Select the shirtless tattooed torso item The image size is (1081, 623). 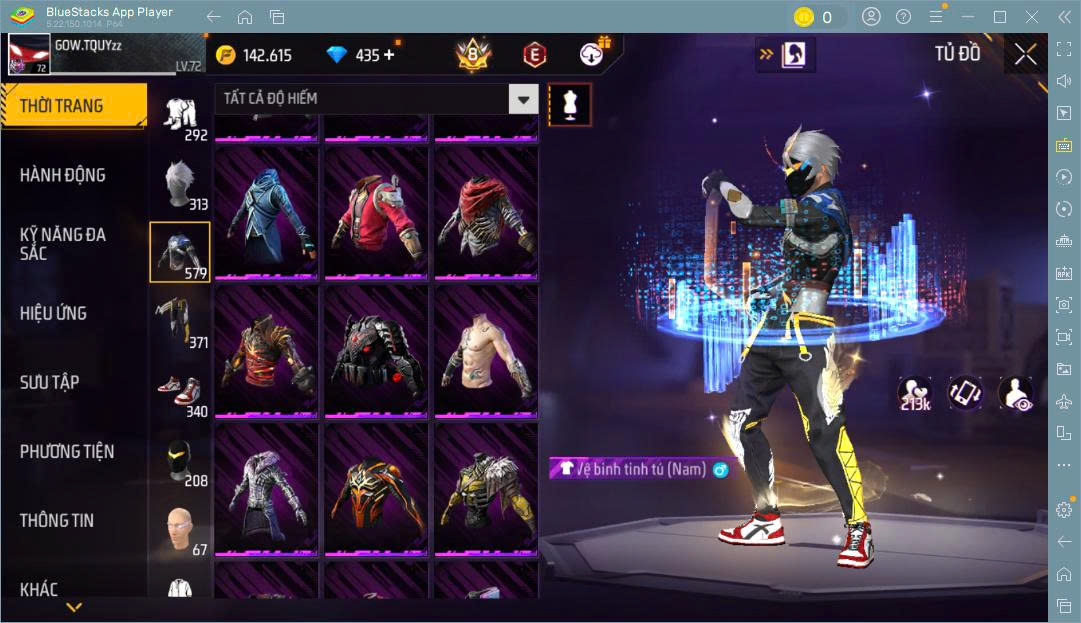pos(486,350)
